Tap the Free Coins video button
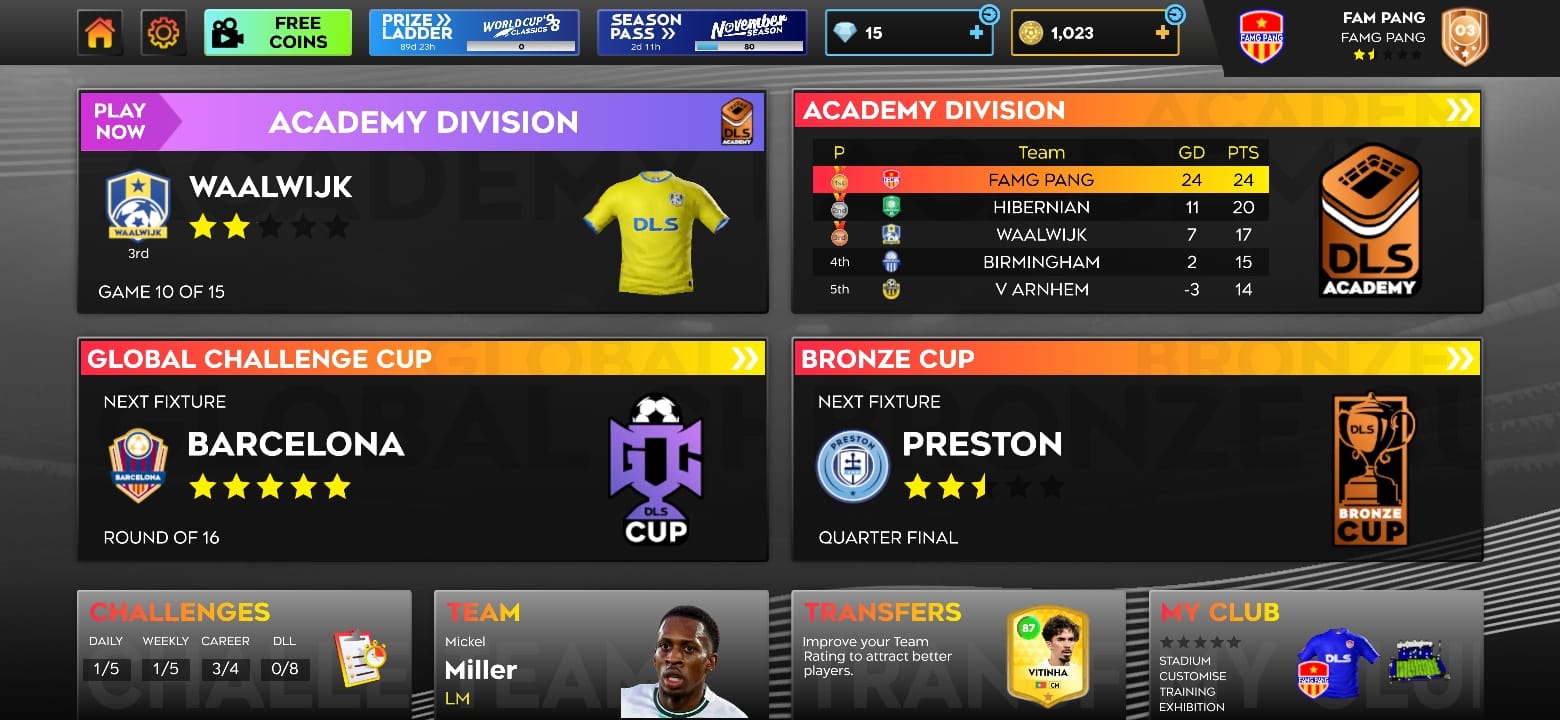The height and width of the screenshot is (720, 1560). coord(278,33)
